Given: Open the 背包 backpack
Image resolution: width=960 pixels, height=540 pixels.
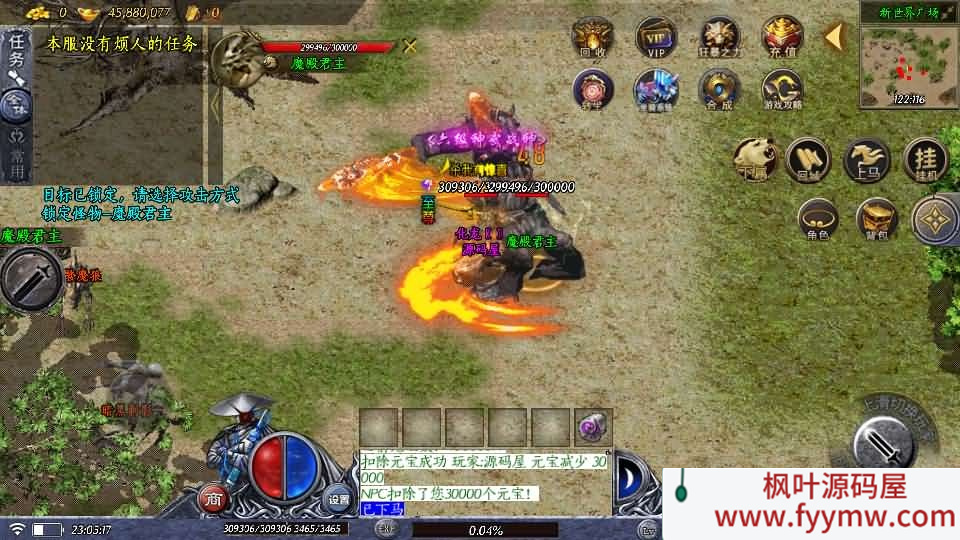Looking at the screenshot, I should [877, 219].
